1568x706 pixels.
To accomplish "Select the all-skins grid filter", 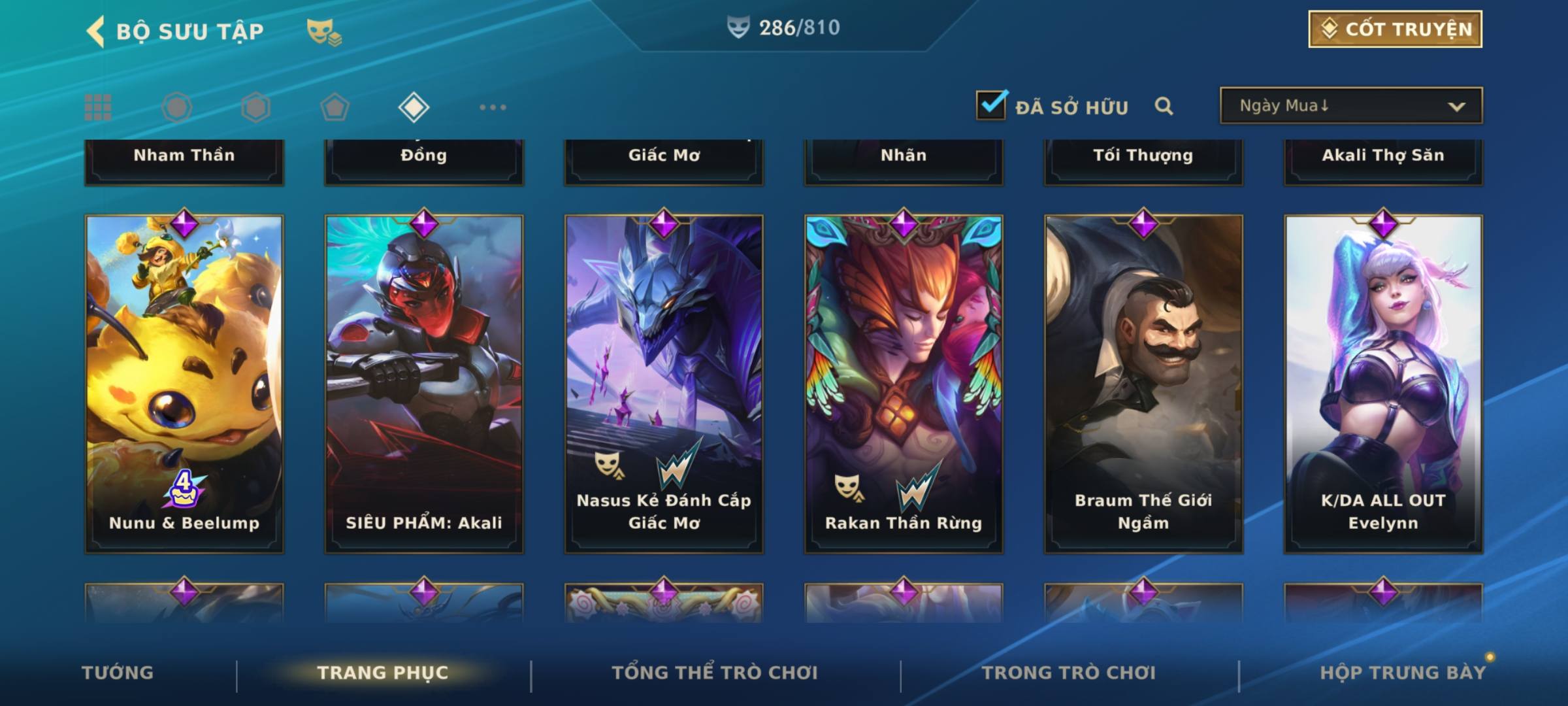I will (98, 107).
